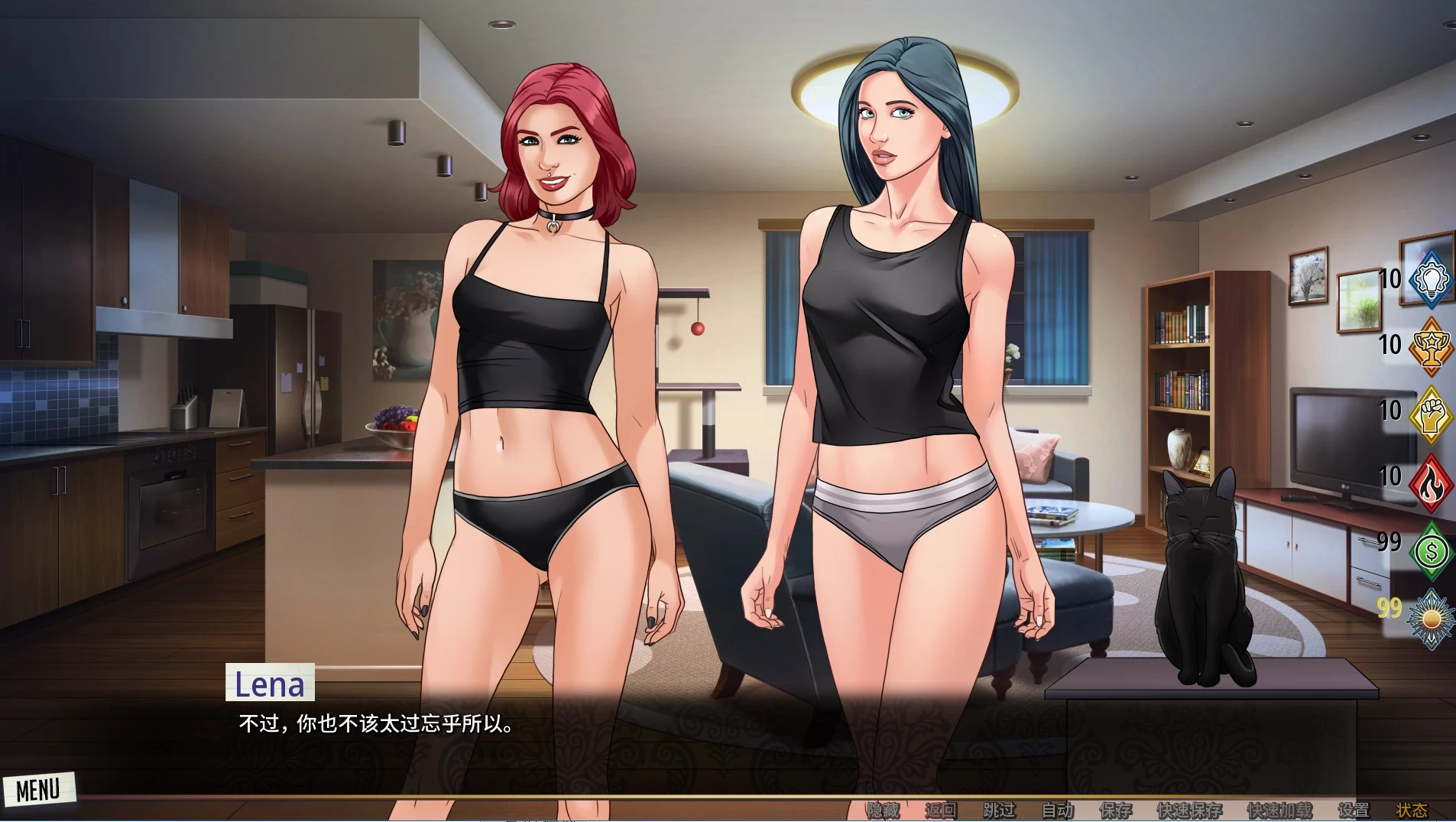Hide the dialogue interface with 隐藏
The height and width of the screenshot is (822, 1456).
click(885, 808)
